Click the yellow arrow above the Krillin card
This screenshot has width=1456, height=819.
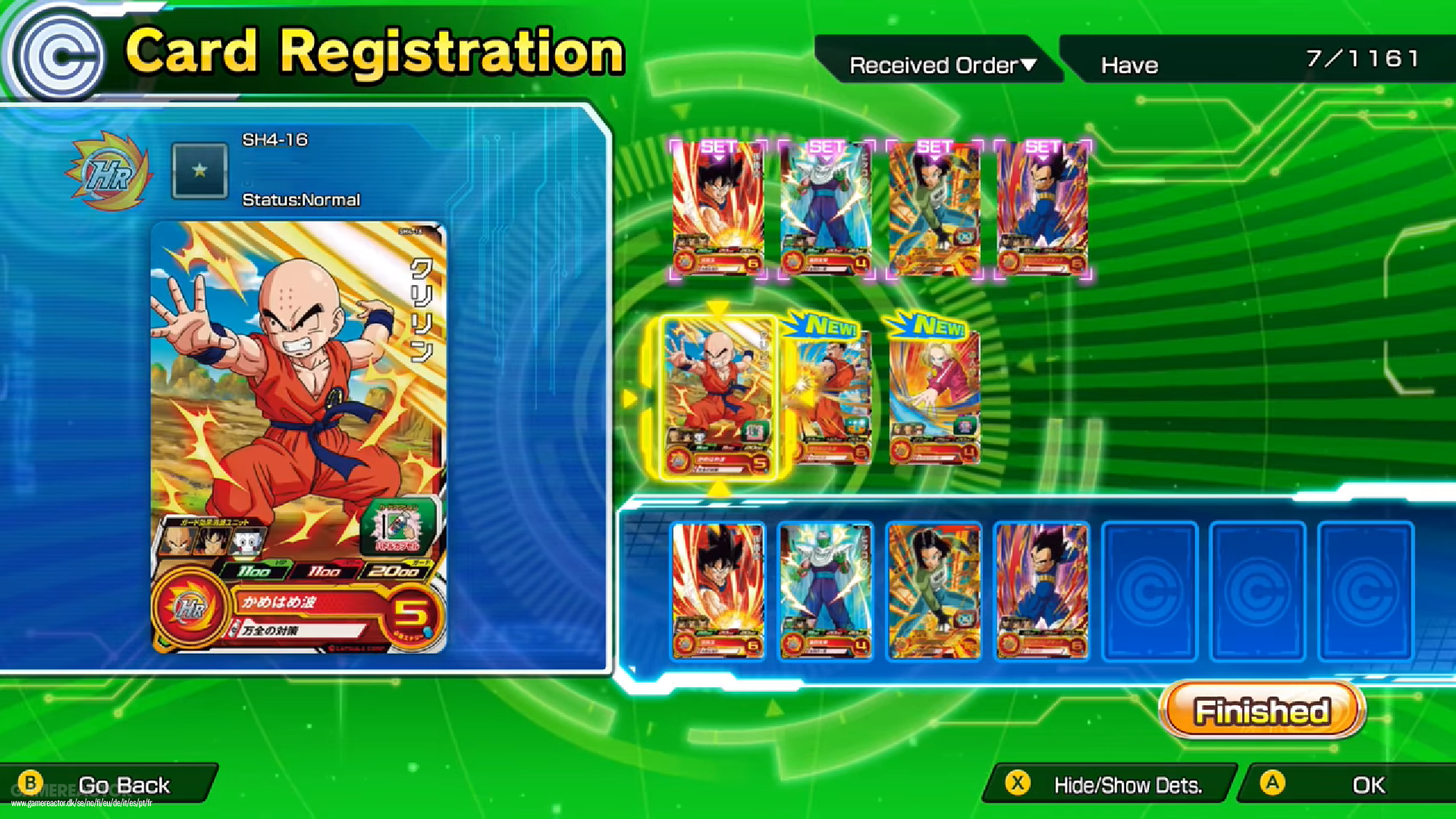718,308
